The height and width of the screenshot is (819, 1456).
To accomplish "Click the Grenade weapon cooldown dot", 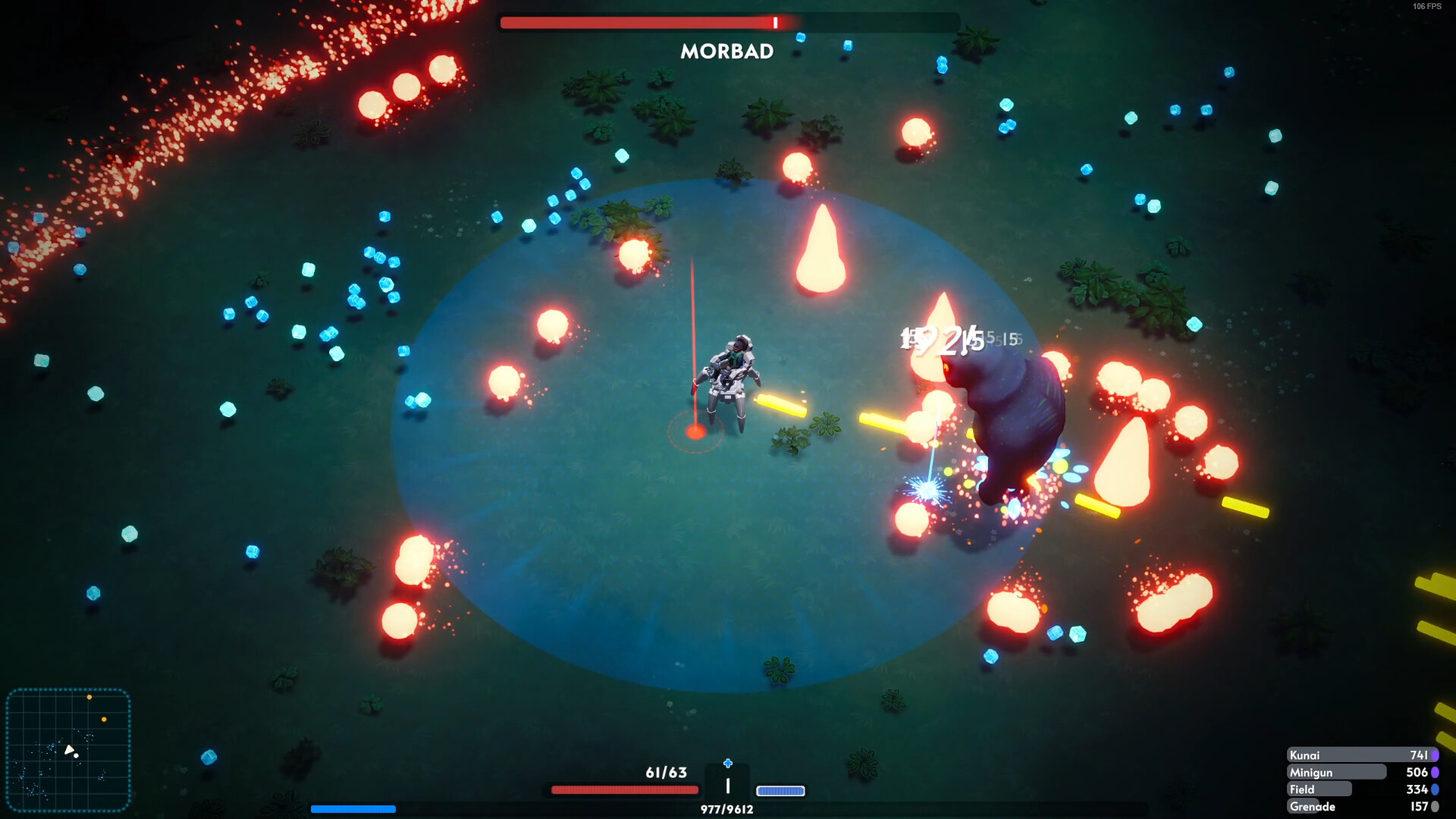I will 1436,806.
